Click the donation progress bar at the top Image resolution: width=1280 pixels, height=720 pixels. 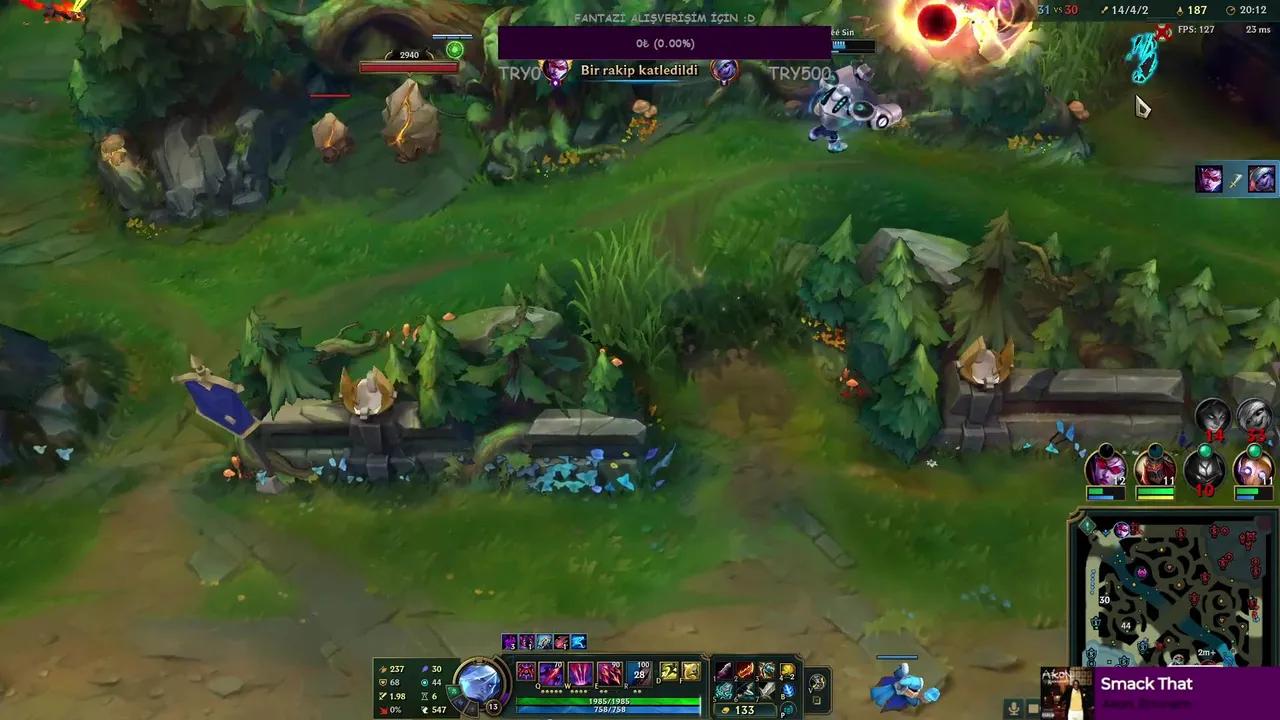[665, 43]
